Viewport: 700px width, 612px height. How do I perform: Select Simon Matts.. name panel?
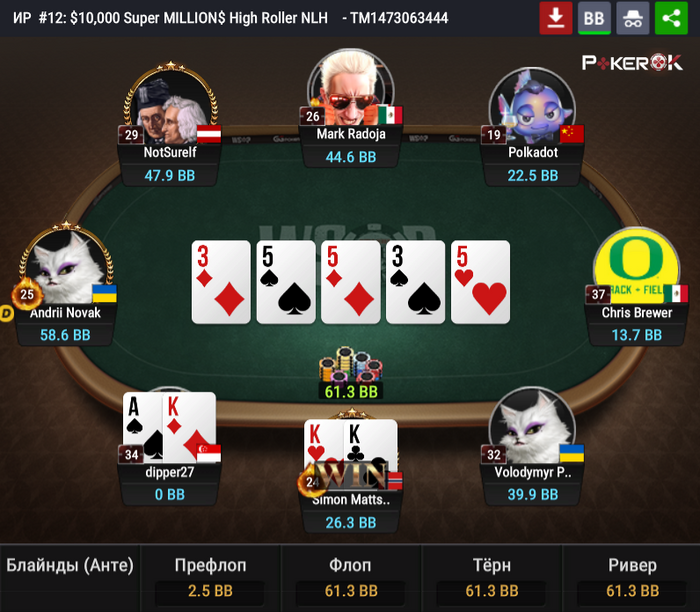[x=350, y=510]
